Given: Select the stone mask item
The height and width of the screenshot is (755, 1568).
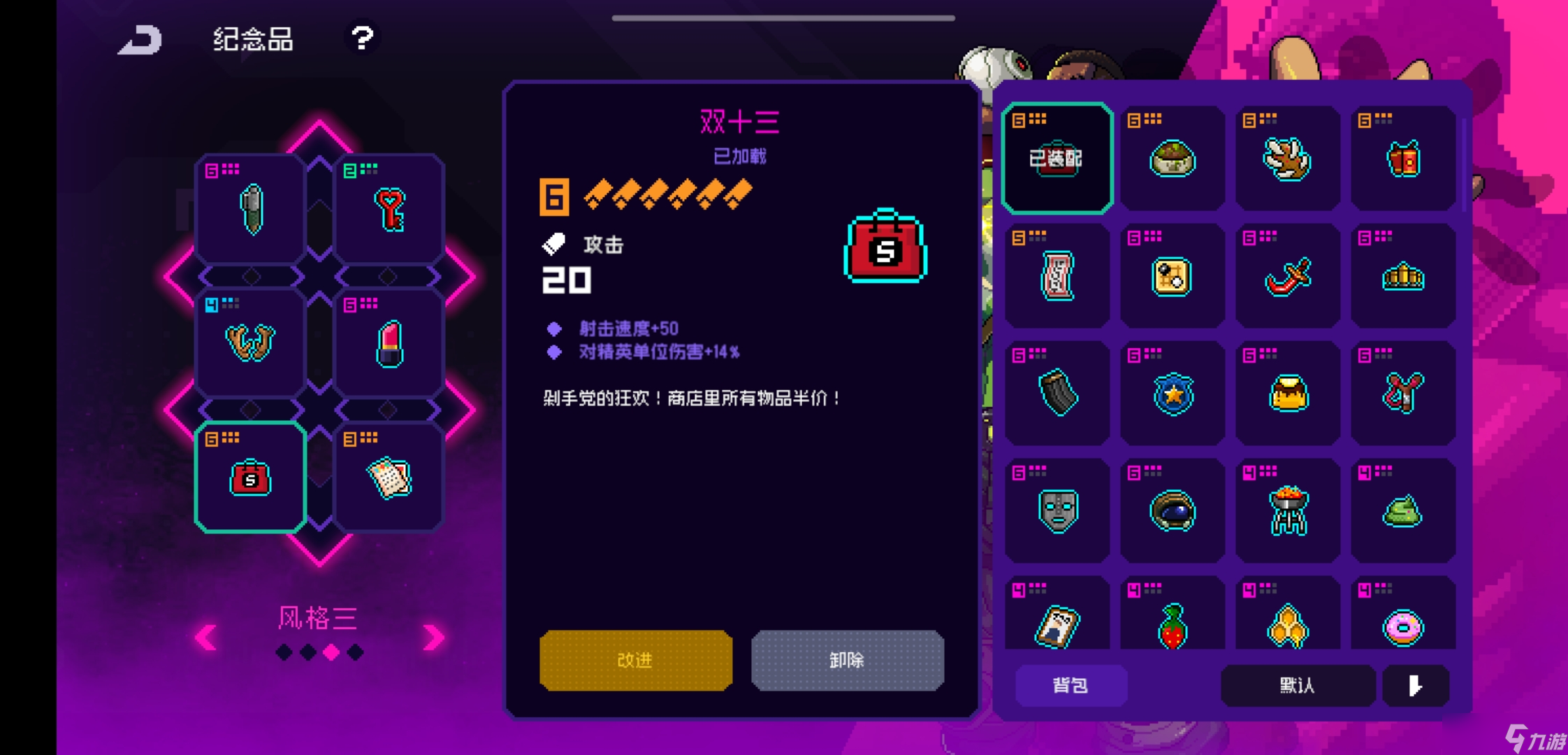Looking at the screenshot, I should coord(1057,511).
